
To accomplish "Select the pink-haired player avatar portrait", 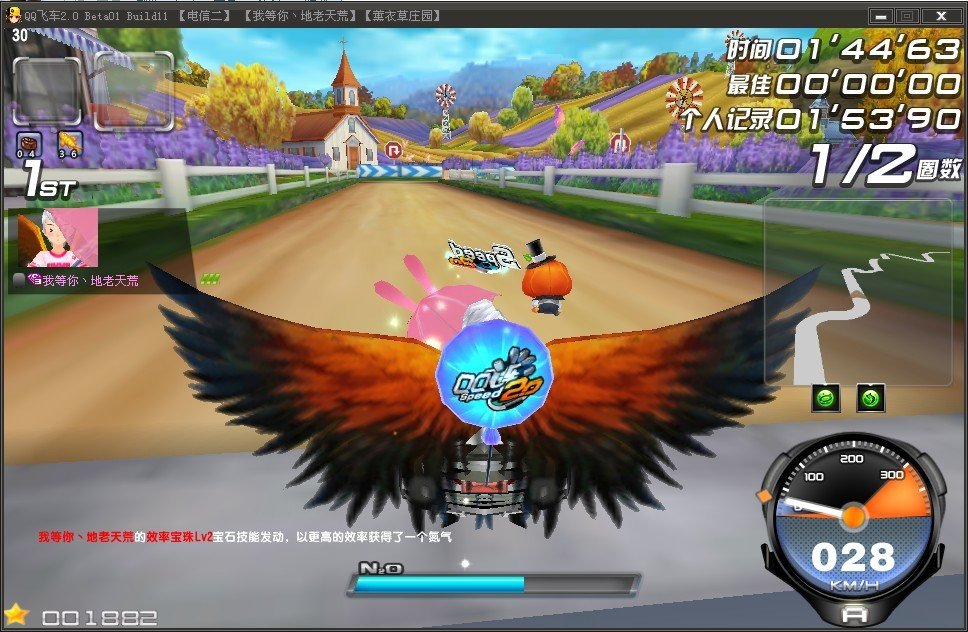I will point(58,239).
